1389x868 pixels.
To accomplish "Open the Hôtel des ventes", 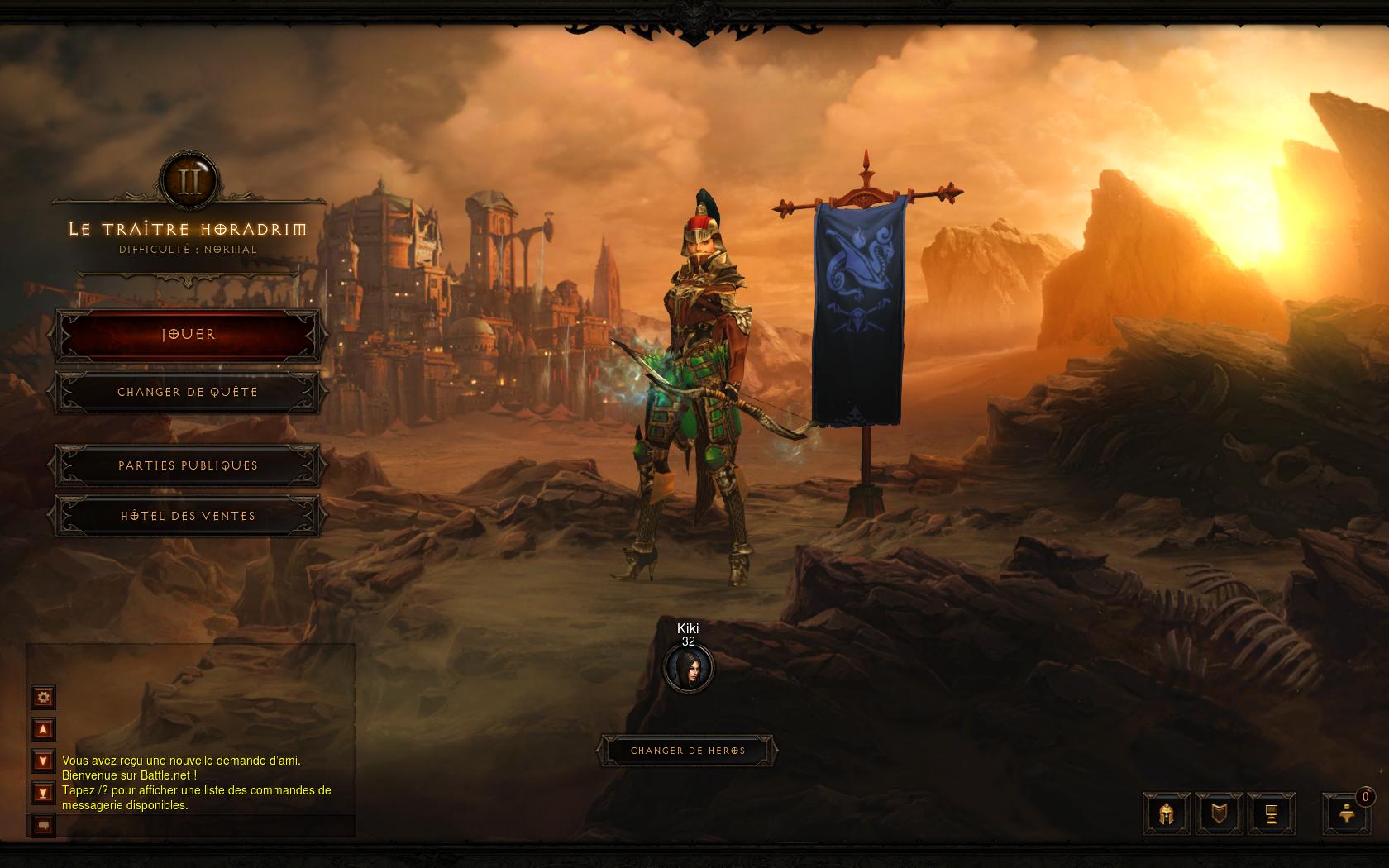I will (x=188, y=516).
